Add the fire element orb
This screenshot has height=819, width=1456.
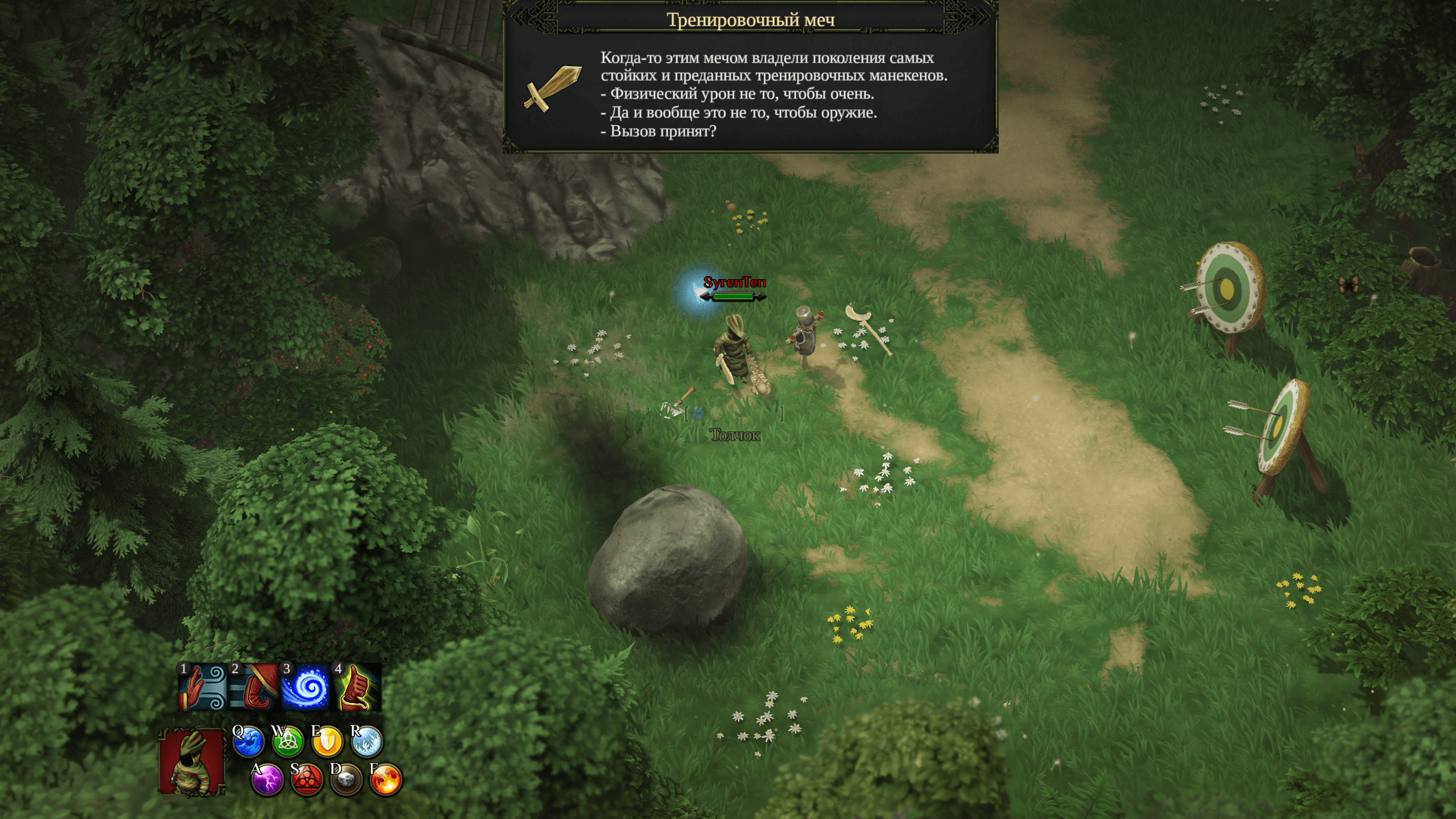coord(385,780)
